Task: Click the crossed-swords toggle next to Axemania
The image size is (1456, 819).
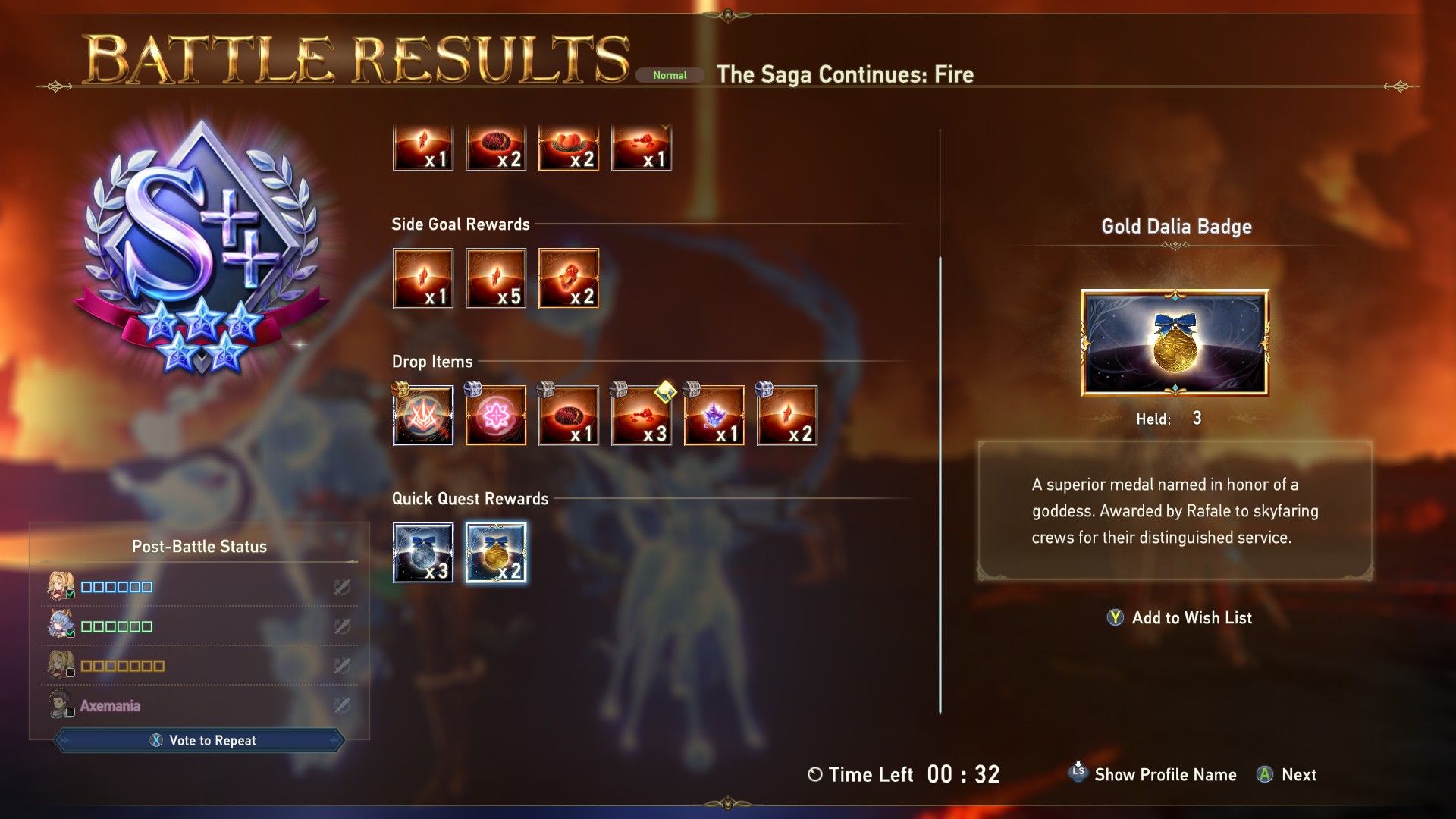Action: [x=343, y=704]
